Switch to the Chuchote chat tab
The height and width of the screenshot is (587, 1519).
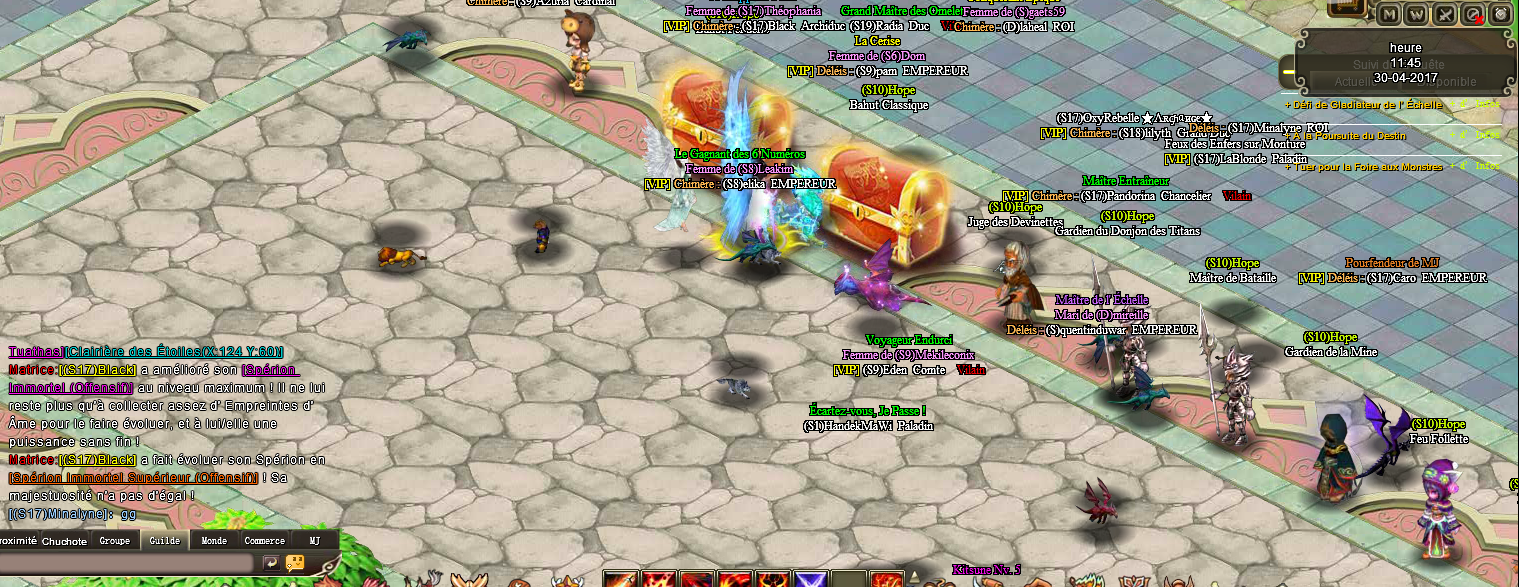(x=64, y=541)
